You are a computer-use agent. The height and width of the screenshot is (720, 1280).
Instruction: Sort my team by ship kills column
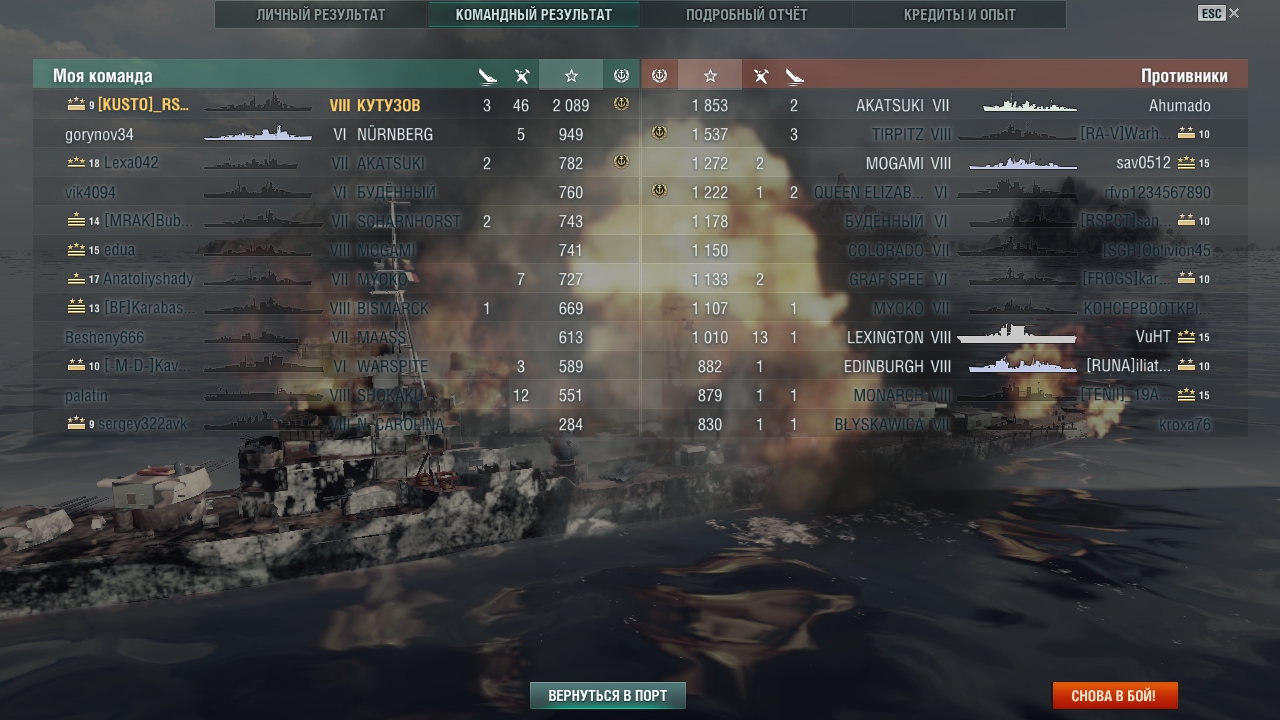click(x=487, y=75)
